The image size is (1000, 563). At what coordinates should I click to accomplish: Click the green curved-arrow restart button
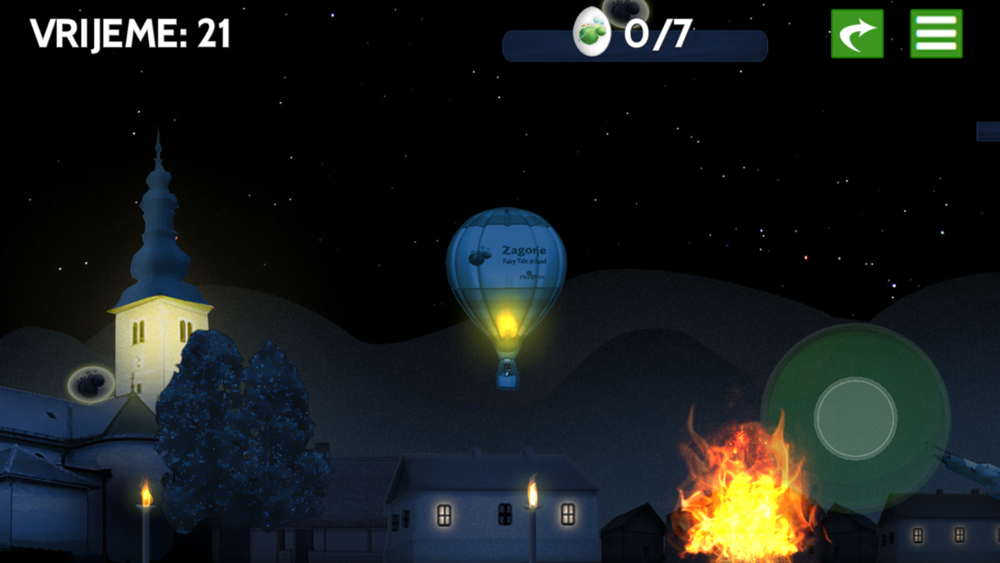[857, 34]
